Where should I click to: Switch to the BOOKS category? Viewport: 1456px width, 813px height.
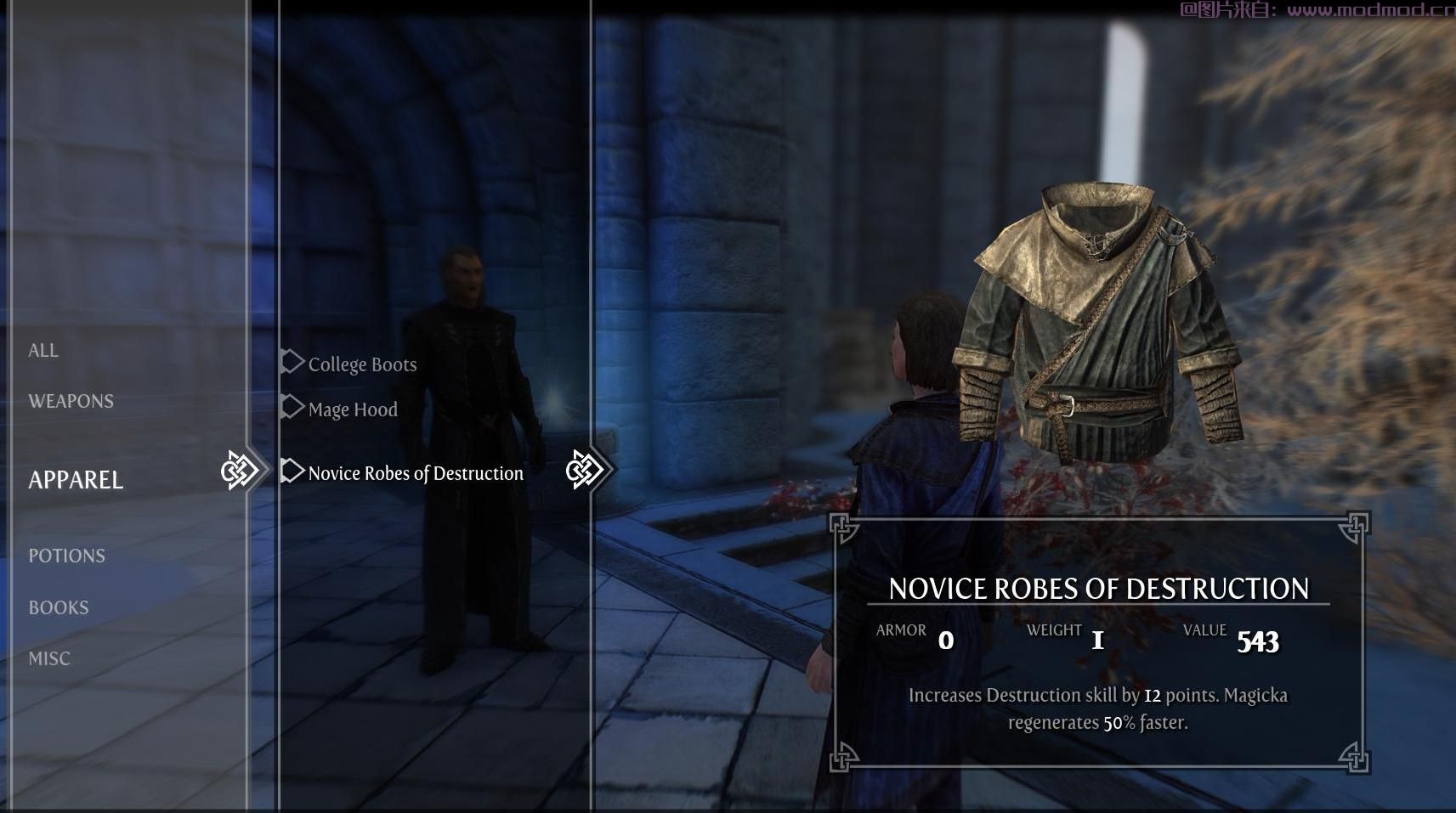point(59,607)
